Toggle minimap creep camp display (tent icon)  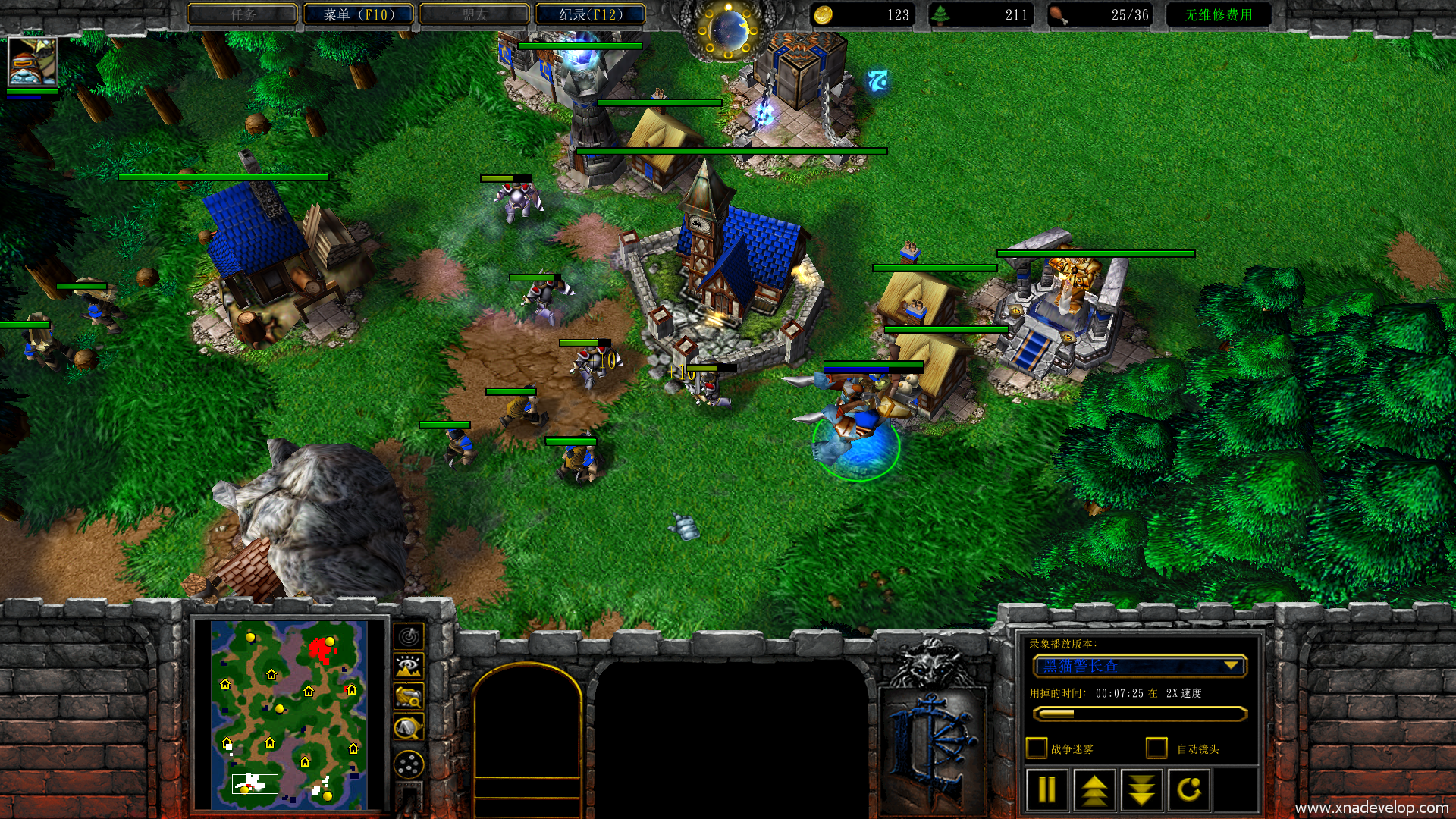click(409, 728)
